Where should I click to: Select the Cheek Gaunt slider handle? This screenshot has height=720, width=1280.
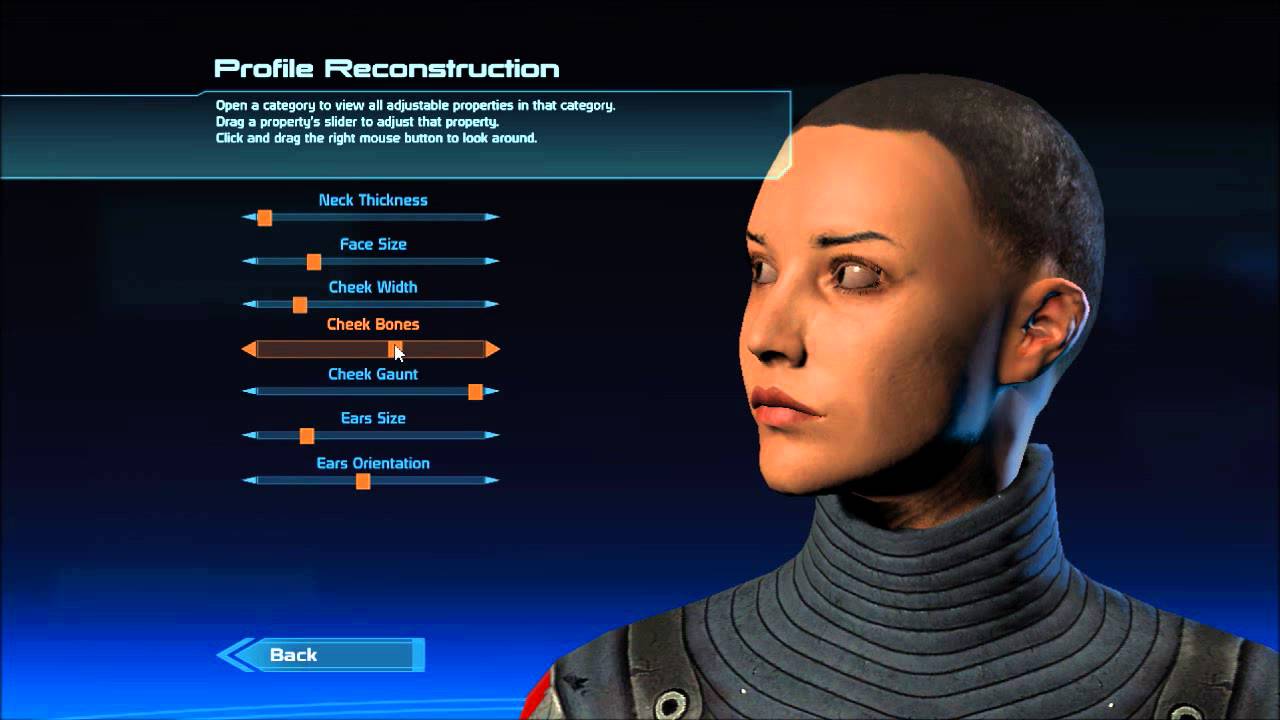[x=475, y=392]
